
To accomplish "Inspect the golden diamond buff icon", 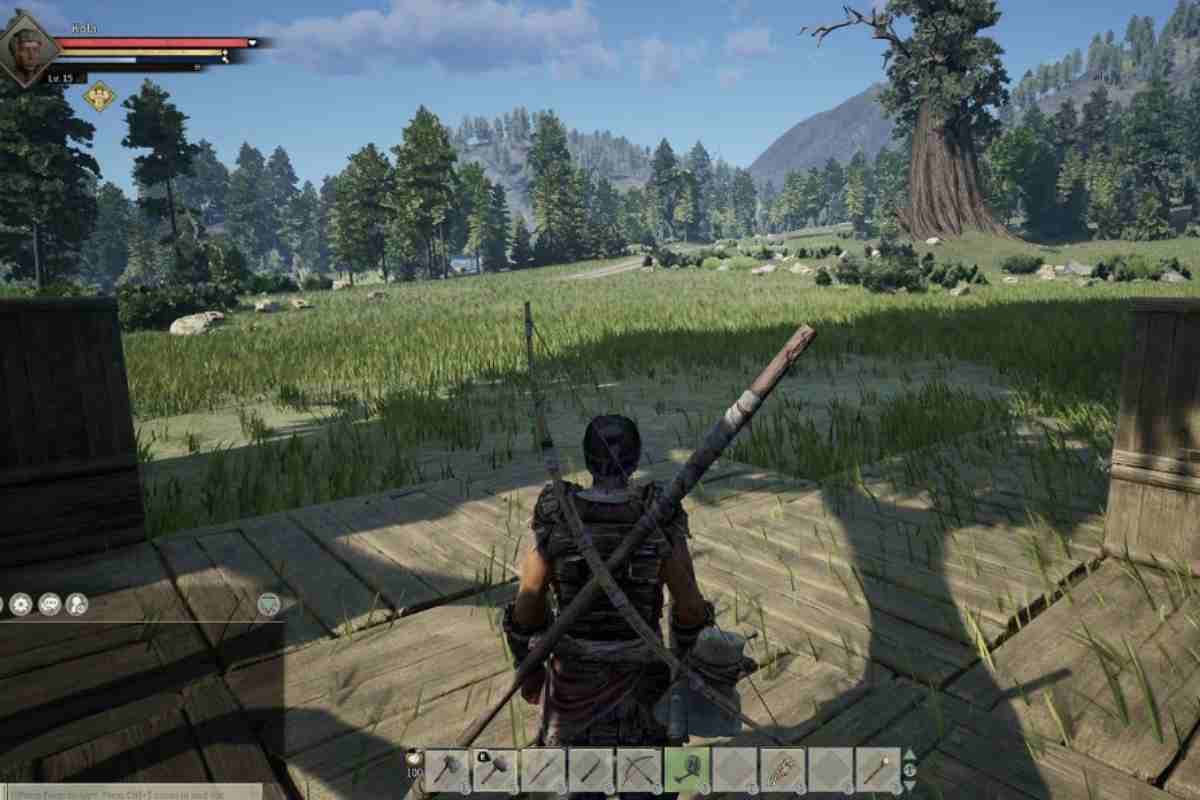I will point(99,96).
